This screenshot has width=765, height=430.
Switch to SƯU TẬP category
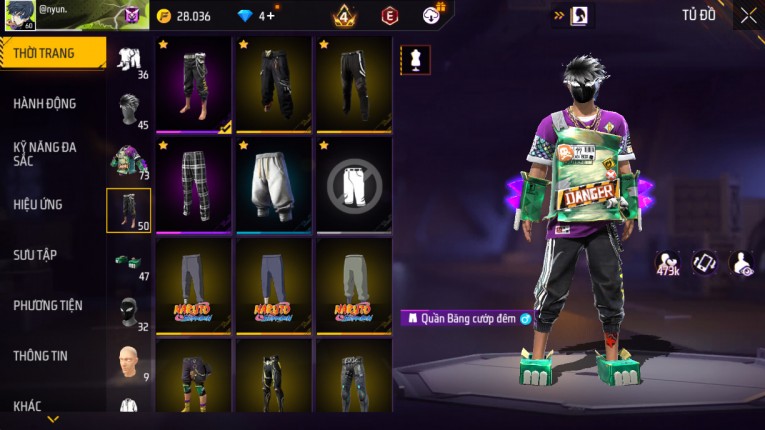[35, 255]
